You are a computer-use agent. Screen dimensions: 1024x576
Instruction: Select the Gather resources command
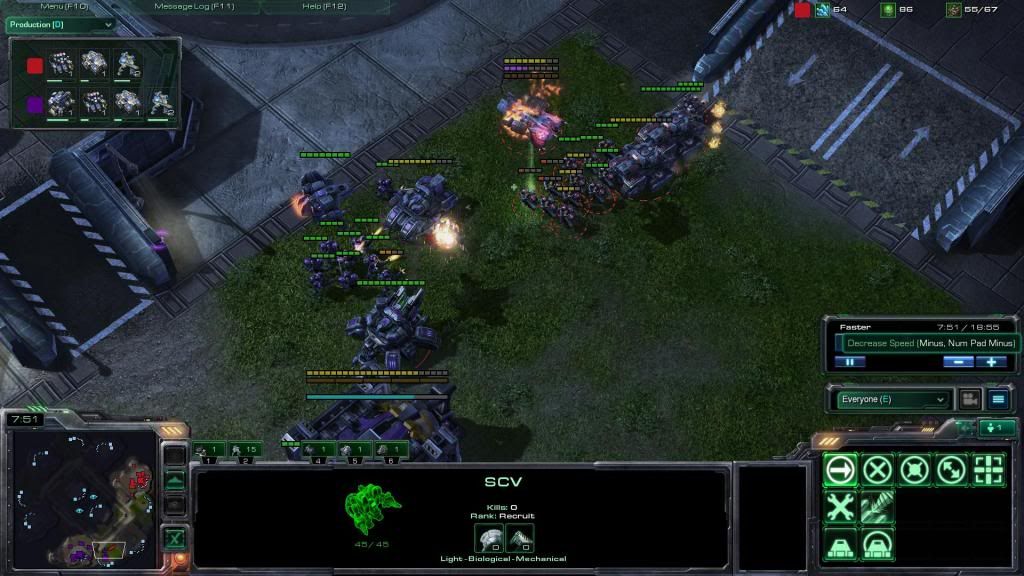[x=877, y=507]
